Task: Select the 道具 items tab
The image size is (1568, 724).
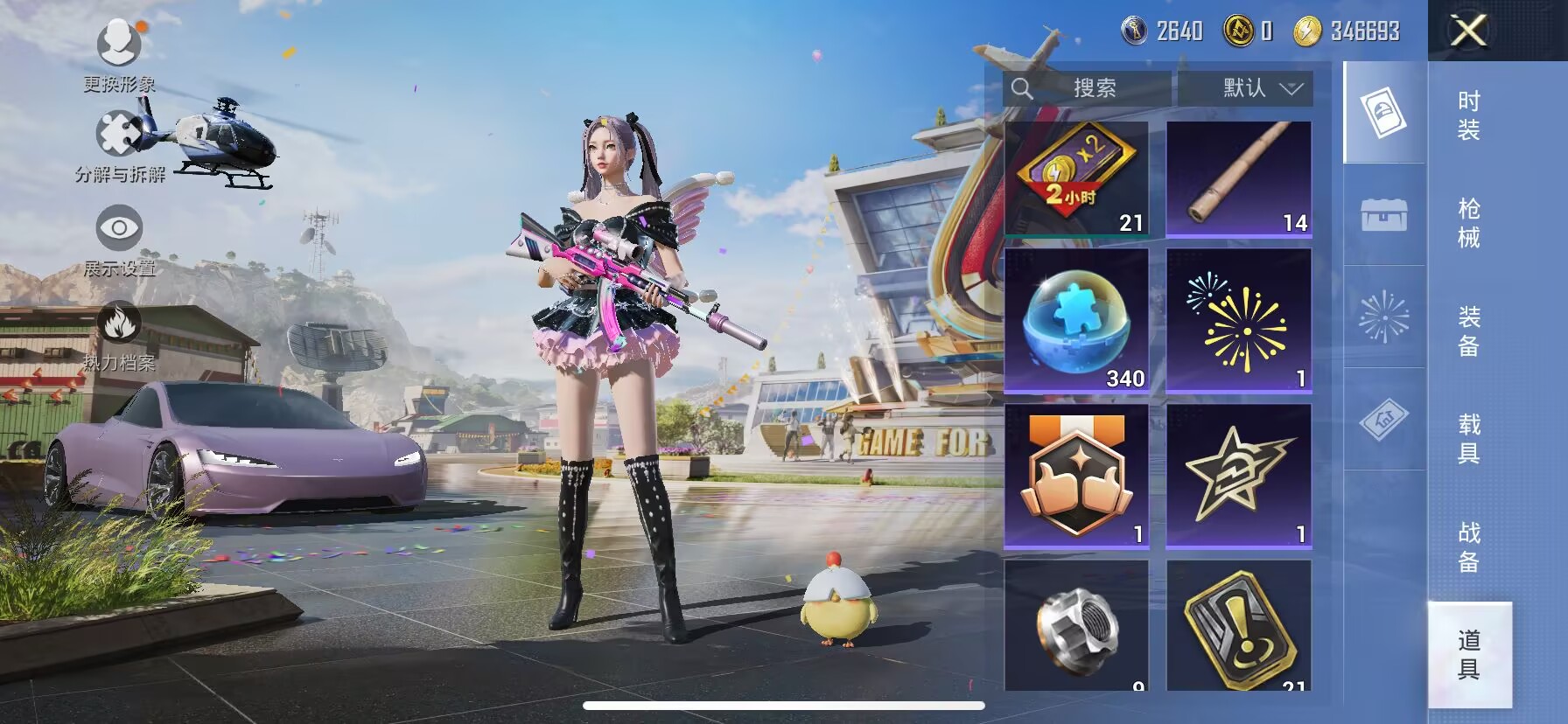Action: tap(1468, 654)
